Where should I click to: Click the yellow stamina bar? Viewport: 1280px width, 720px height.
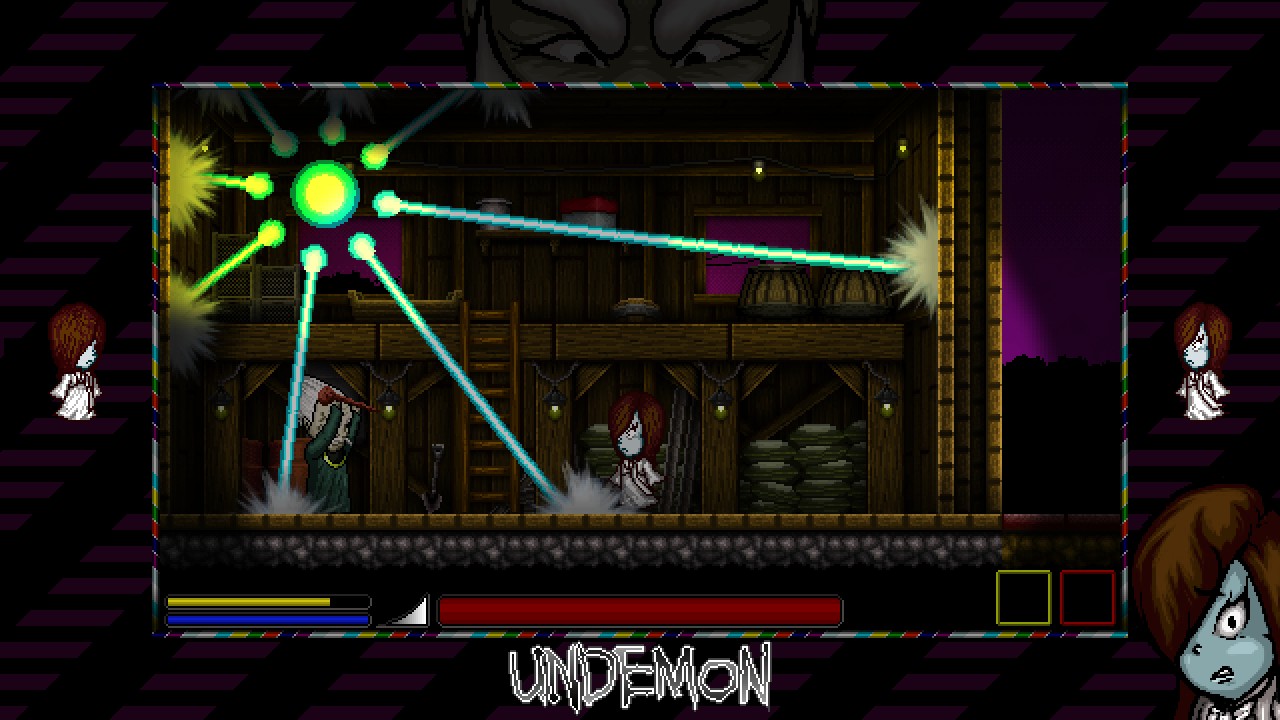click(250, 601)
